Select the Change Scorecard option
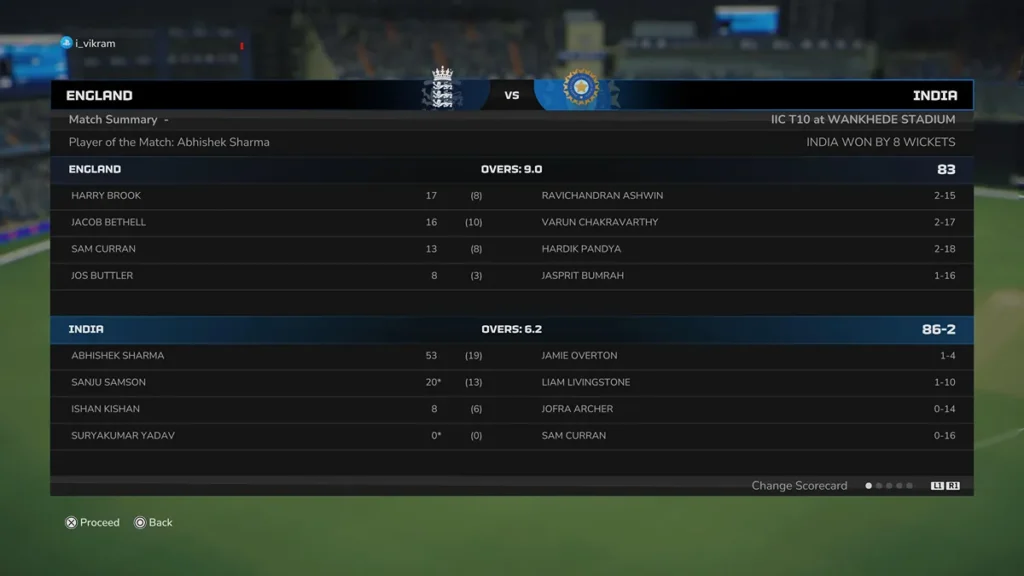The image size is (1024, 576). pyautogui.click(x=799, y=486)
